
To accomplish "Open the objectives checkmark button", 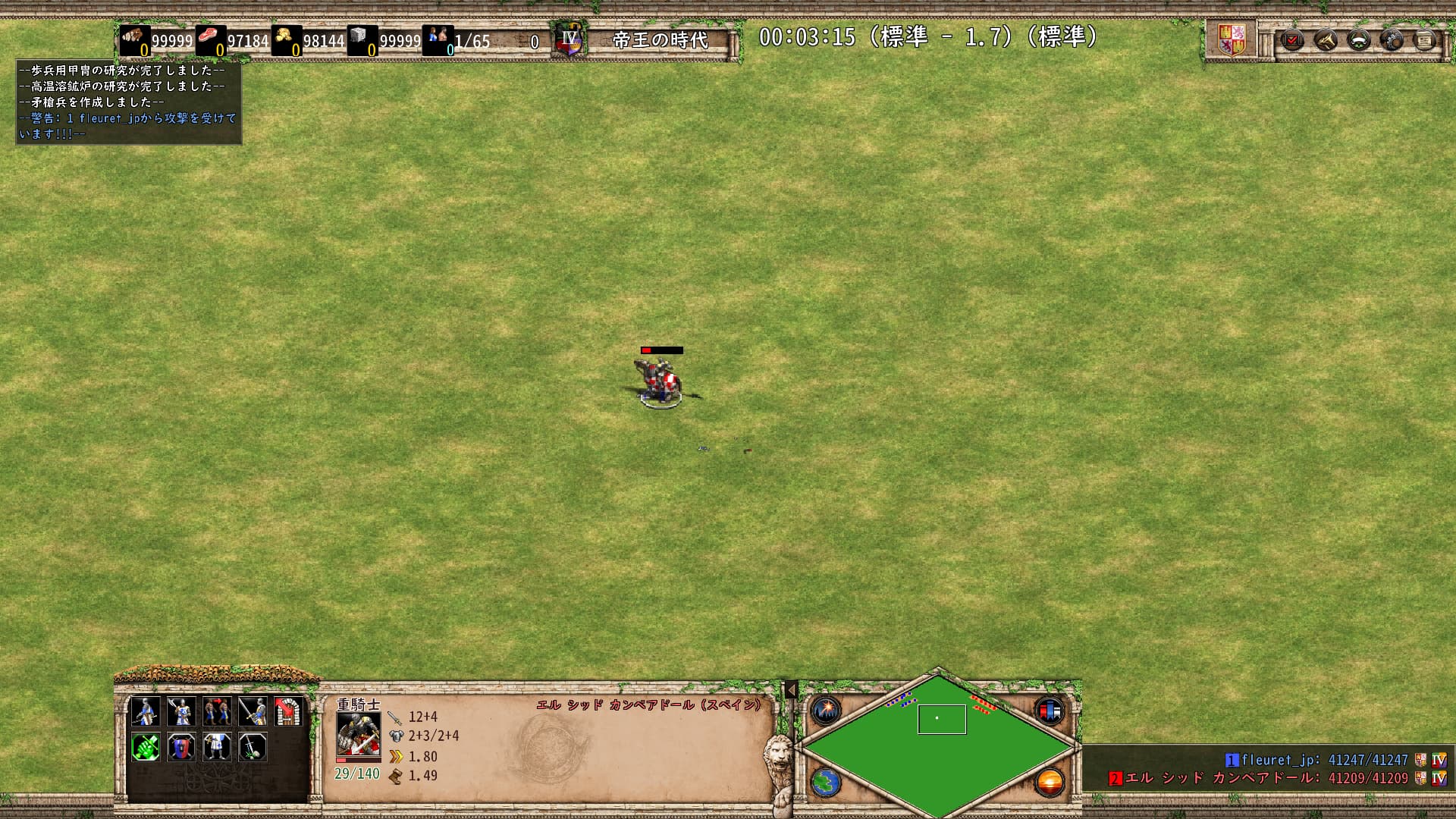I will [x=1292, y=39].
